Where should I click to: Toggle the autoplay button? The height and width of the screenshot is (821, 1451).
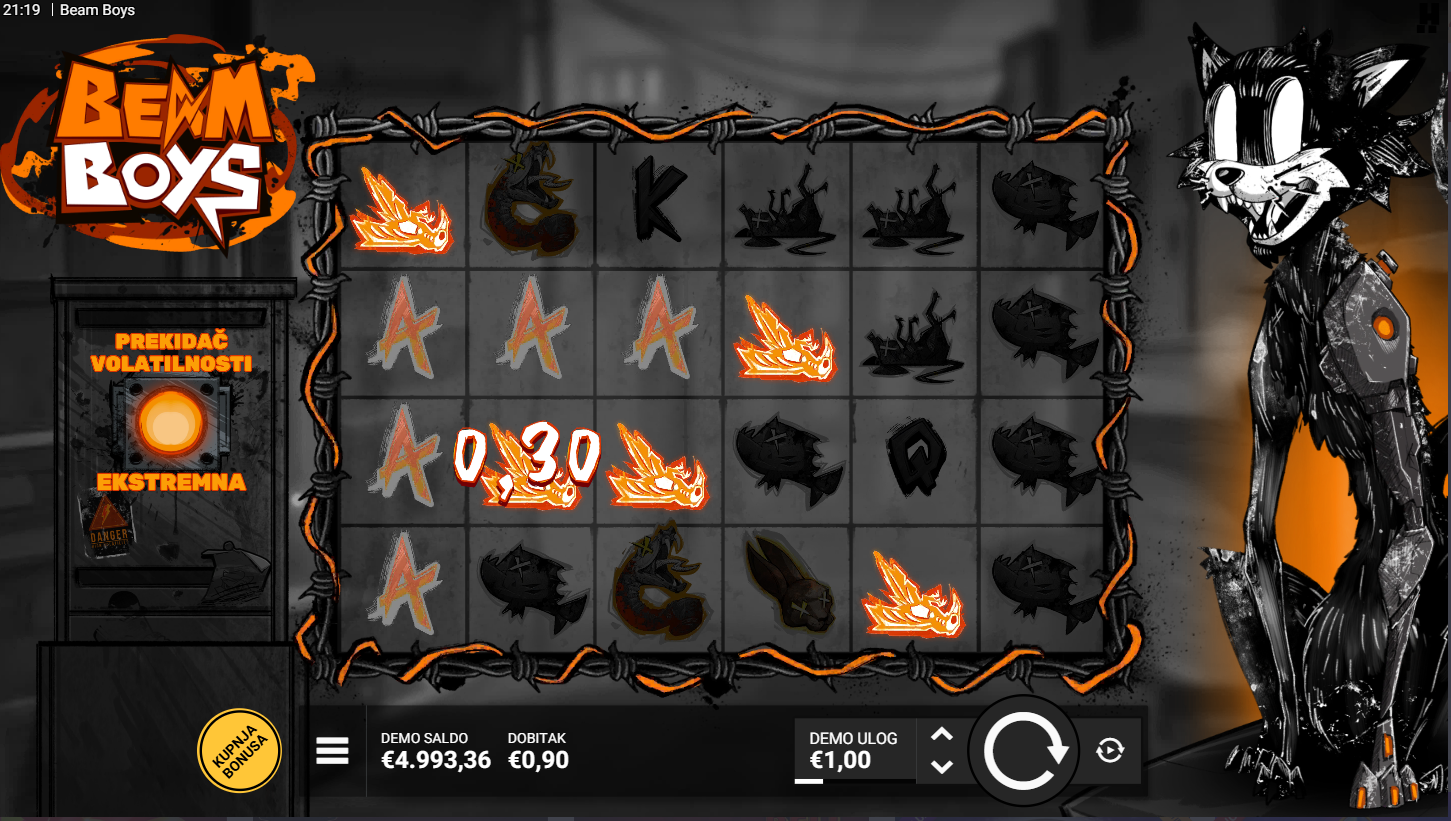coord(1109,750)
